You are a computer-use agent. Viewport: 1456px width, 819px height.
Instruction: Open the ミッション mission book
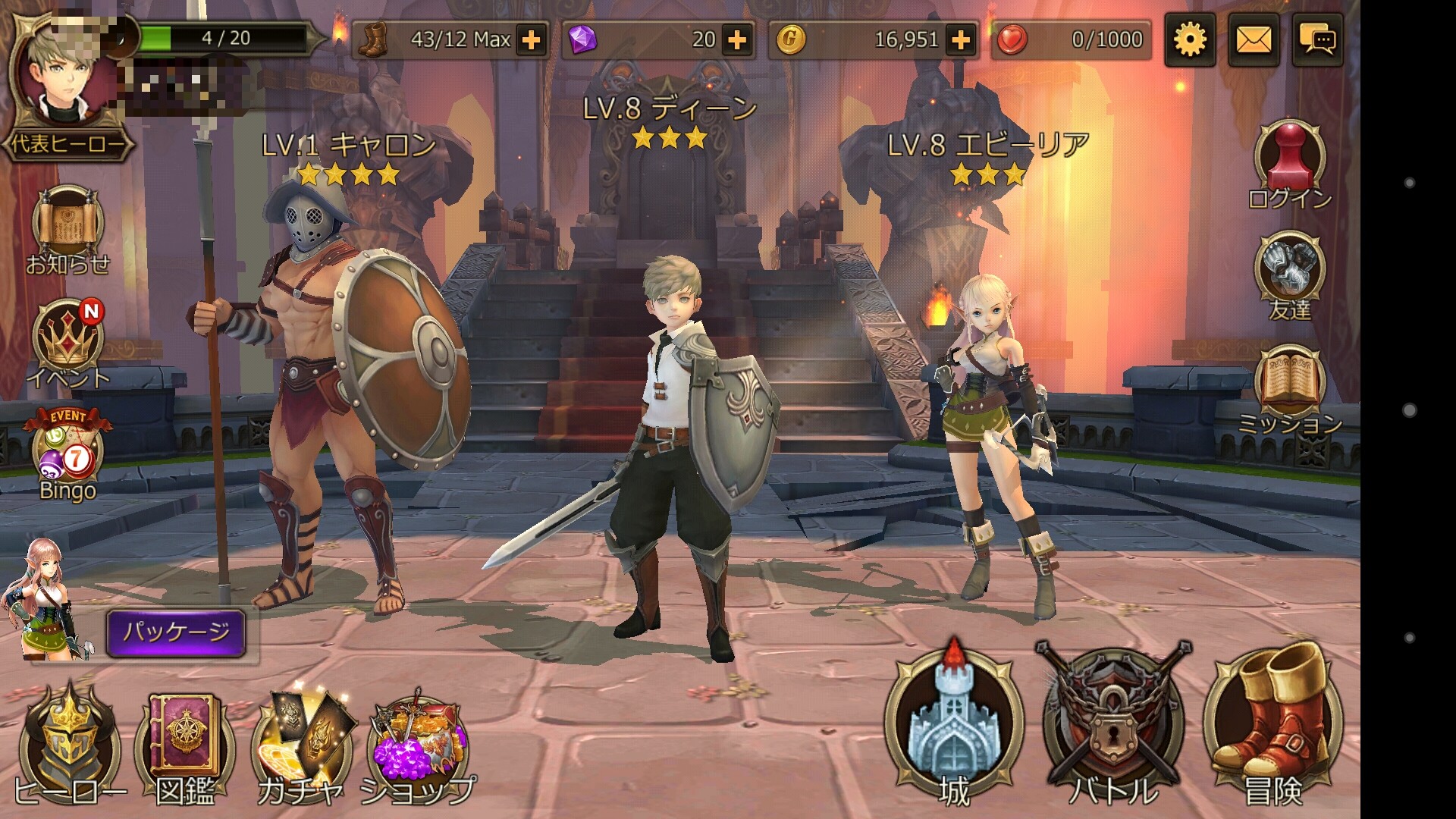[1289, 388]
